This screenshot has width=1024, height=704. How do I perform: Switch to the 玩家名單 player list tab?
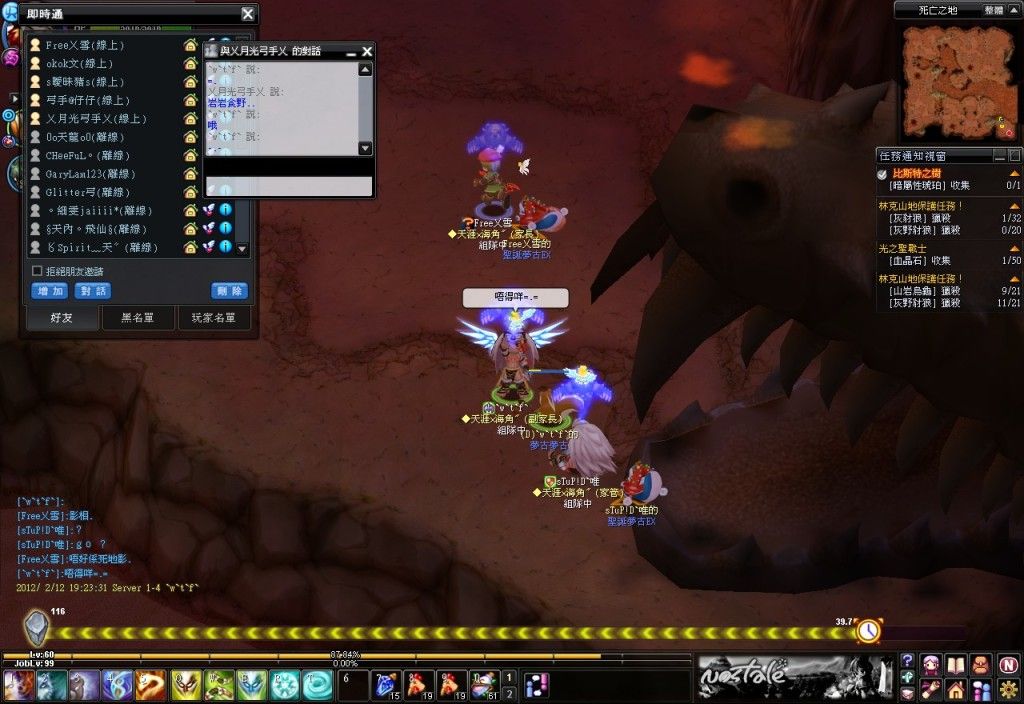213,318
